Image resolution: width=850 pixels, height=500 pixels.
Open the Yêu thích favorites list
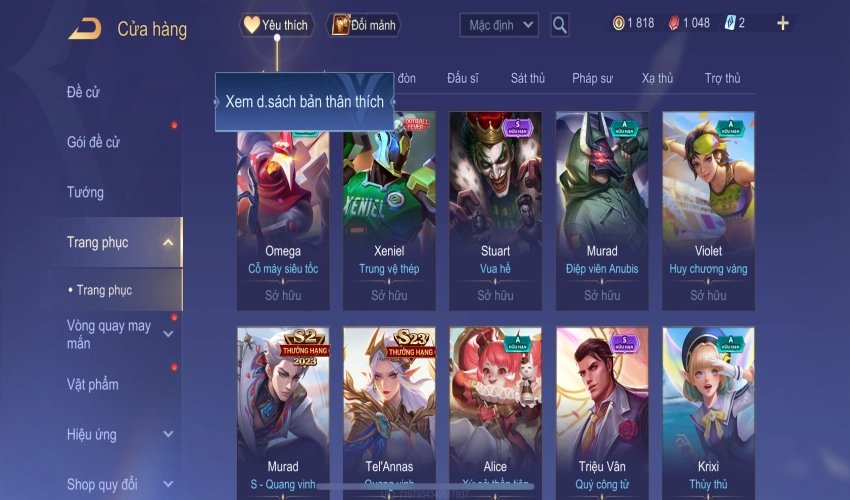pos(277,25)
